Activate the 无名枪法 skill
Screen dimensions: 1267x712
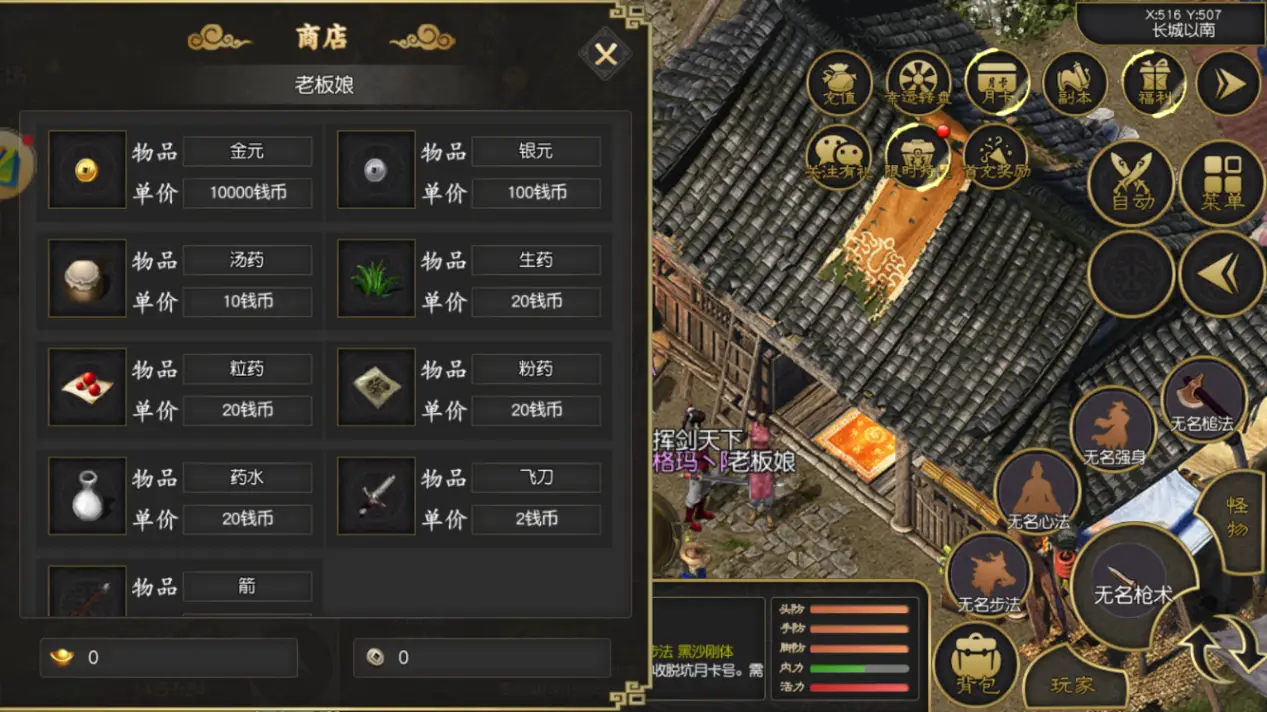tap(1203, 400)
